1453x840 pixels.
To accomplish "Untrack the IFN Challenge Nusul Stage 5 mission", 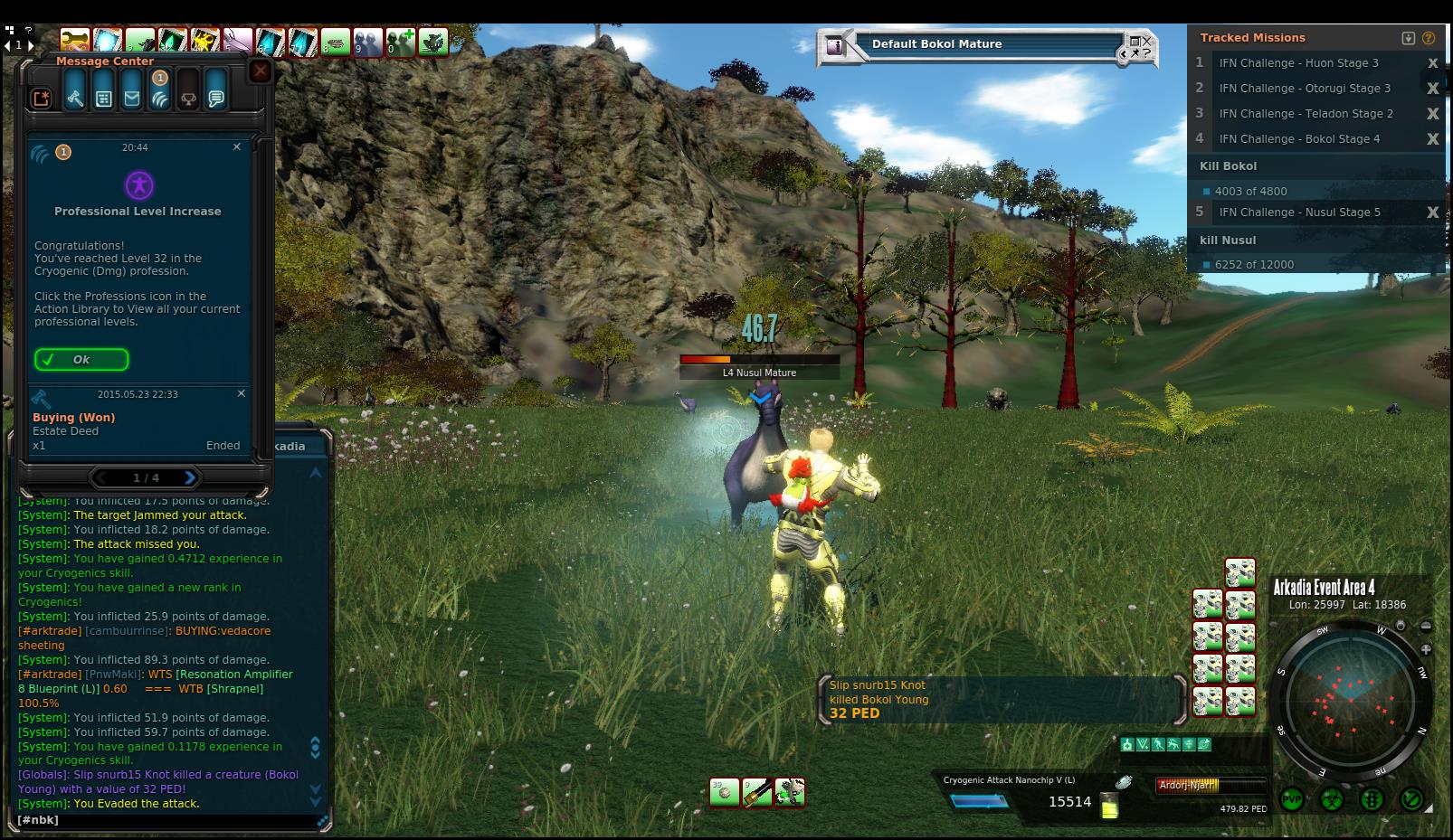I will [1432, 212].
